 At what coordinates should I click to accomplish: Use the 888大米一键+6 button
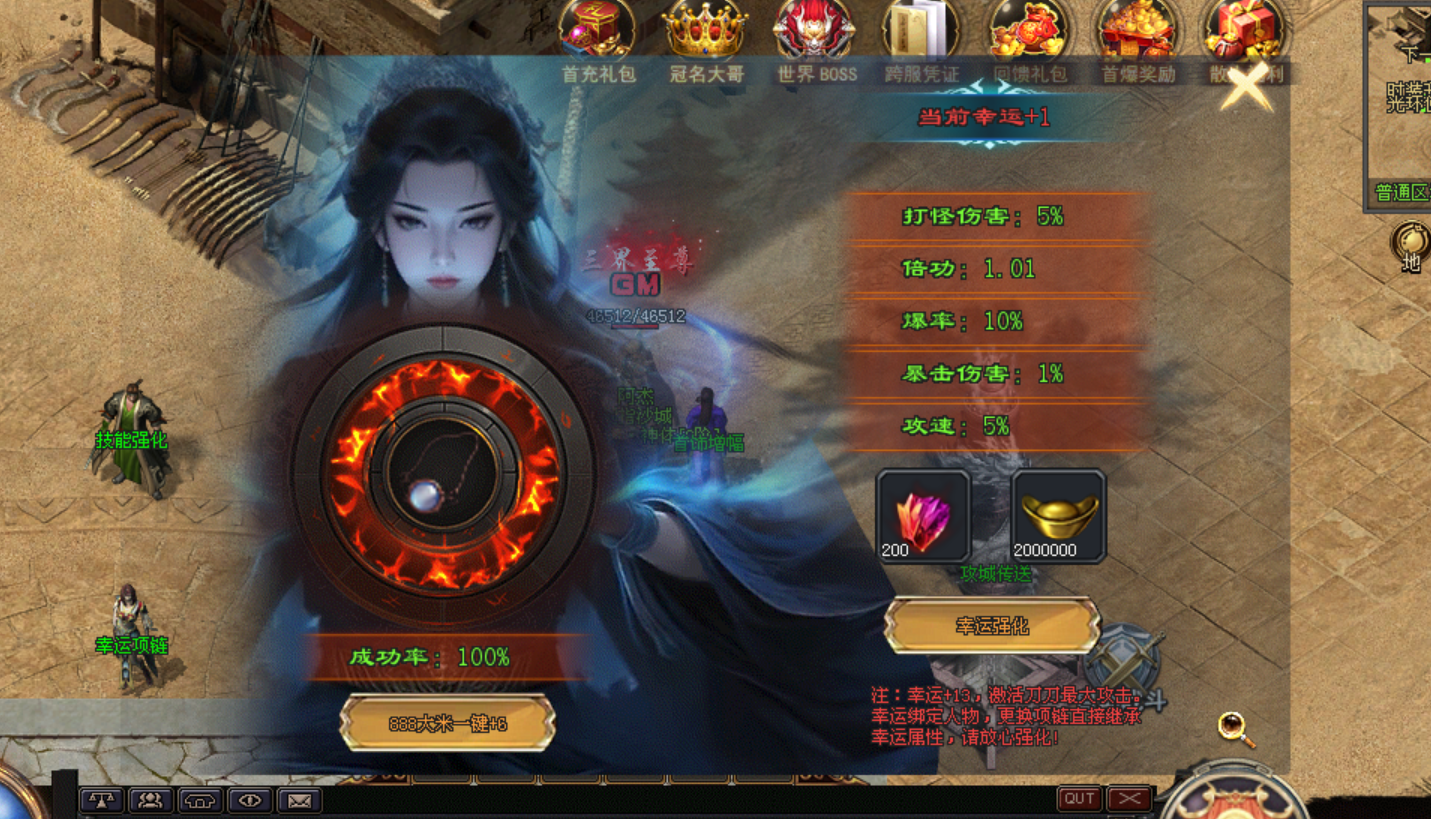click(x=447, y=723)
